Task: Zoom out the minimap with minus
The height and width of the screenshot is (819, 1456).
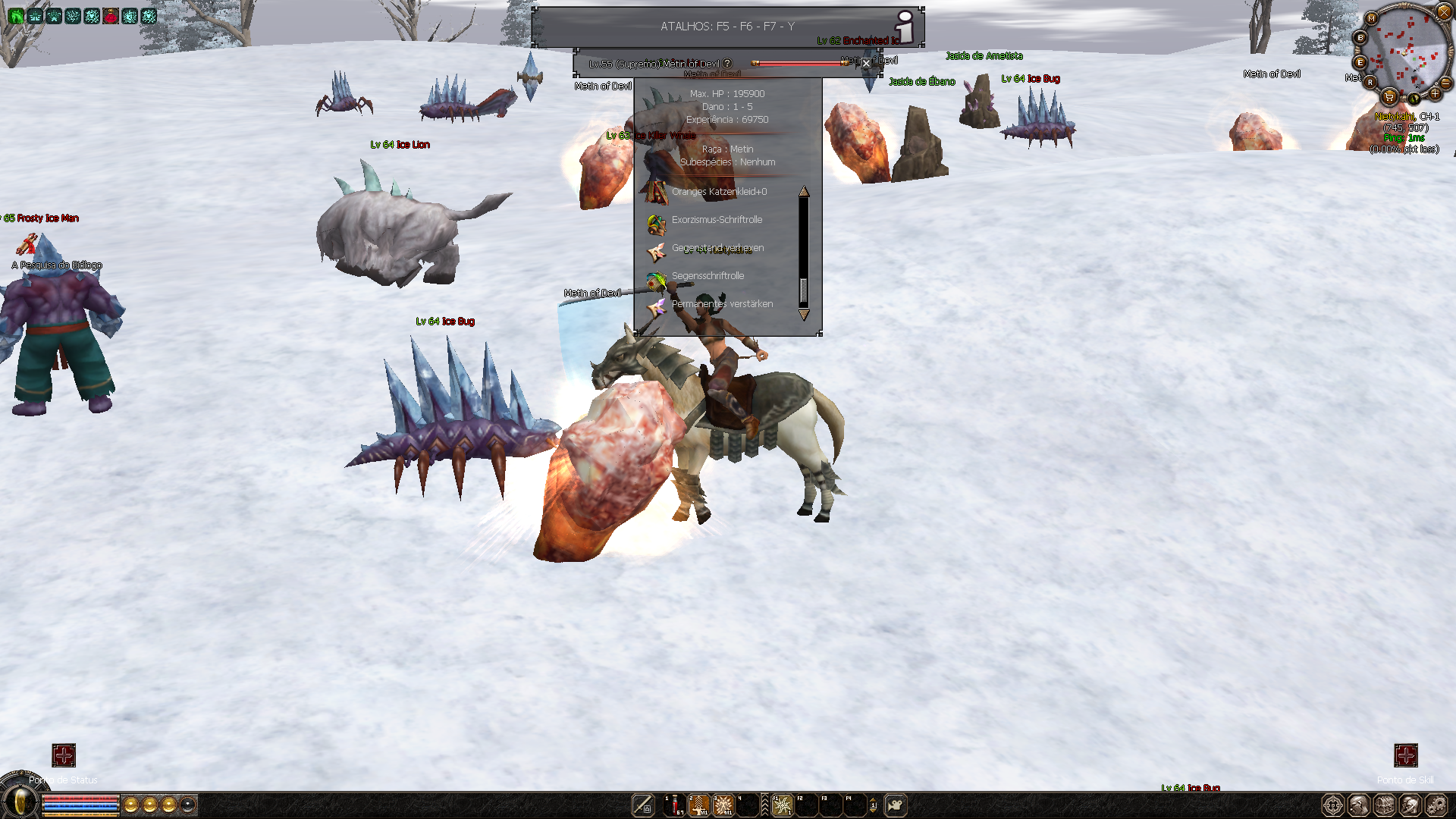Action: click(1445, 83)
